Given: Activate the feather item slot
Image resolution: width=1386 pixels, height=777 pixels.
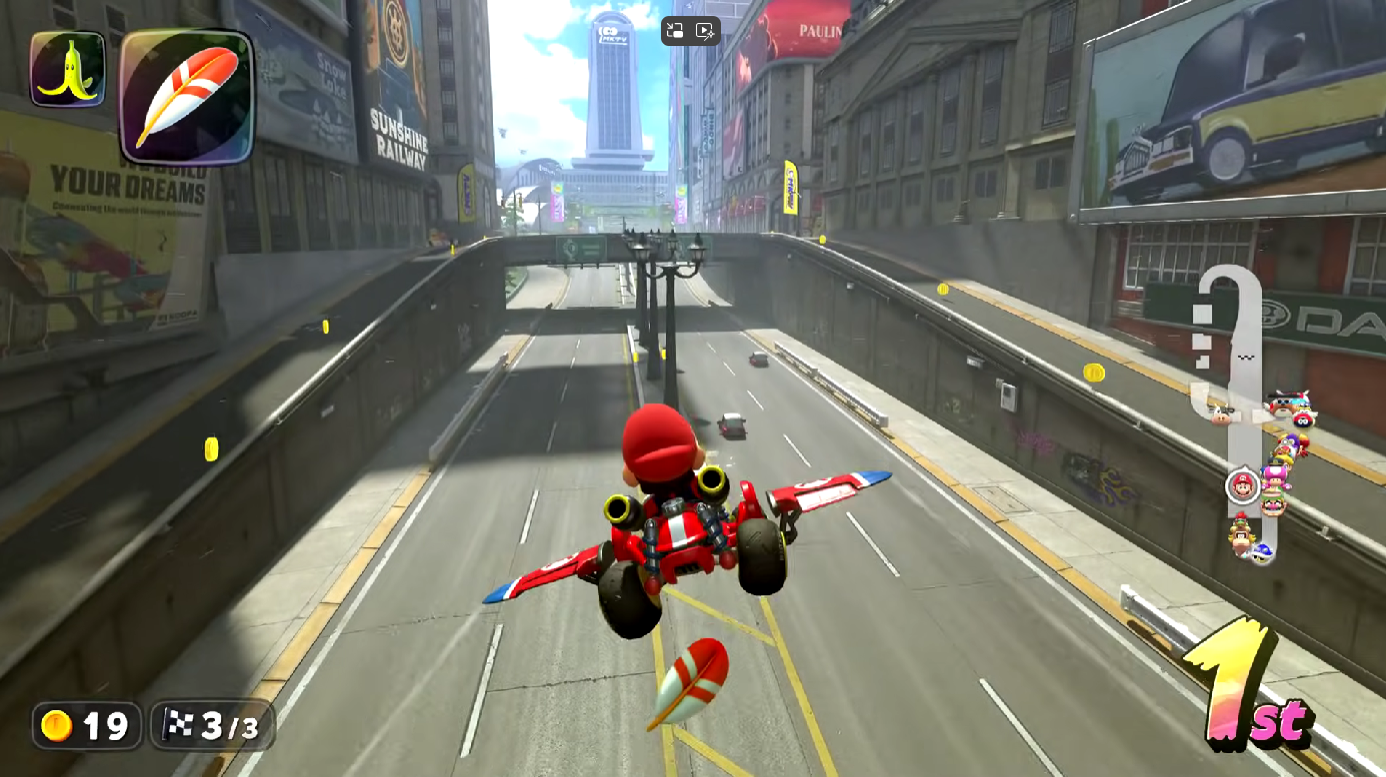Looking at the screenshot, I should (x=187, y=96).
